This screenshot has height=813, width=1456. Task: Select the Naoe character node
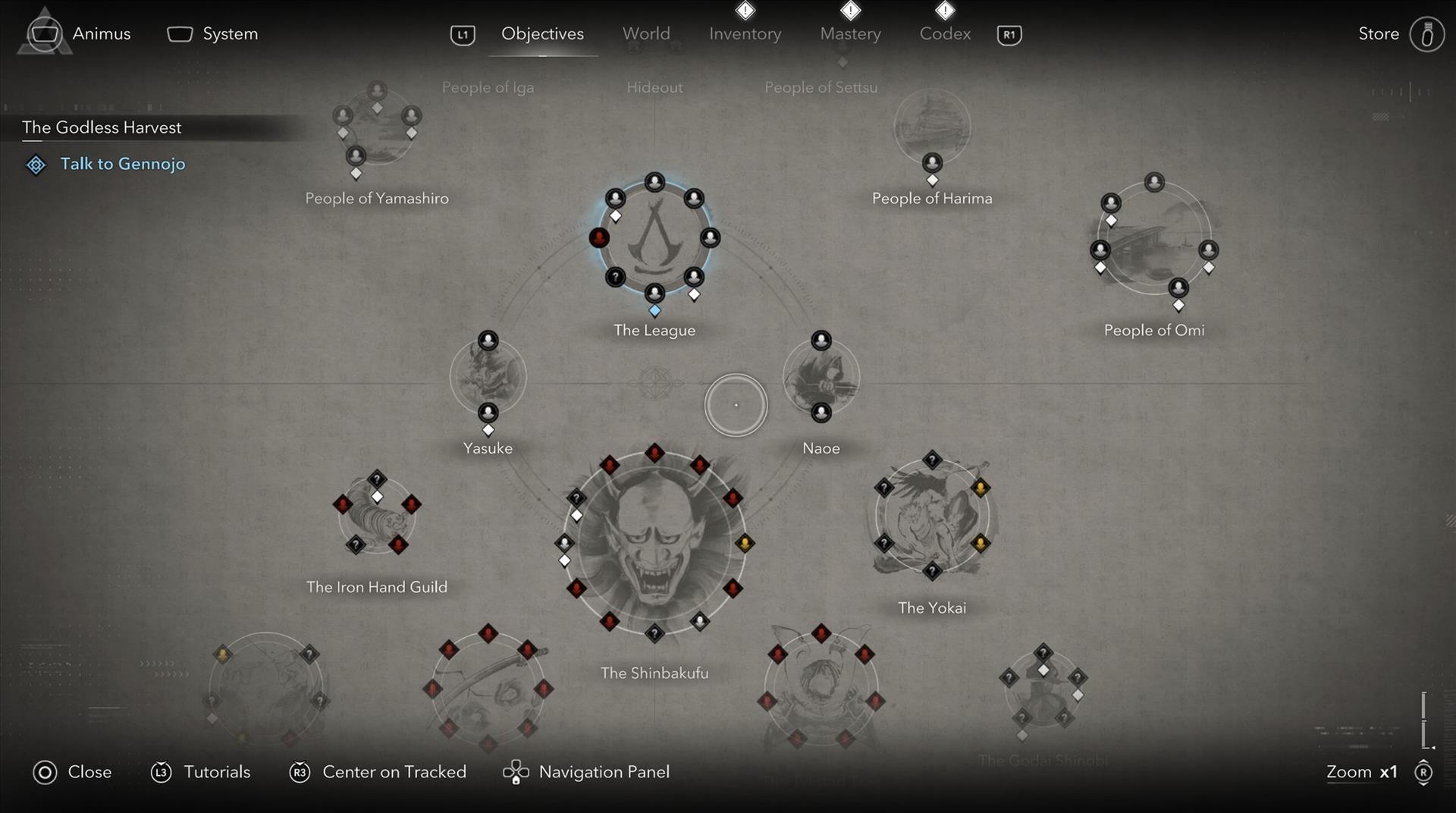[821, 377]
